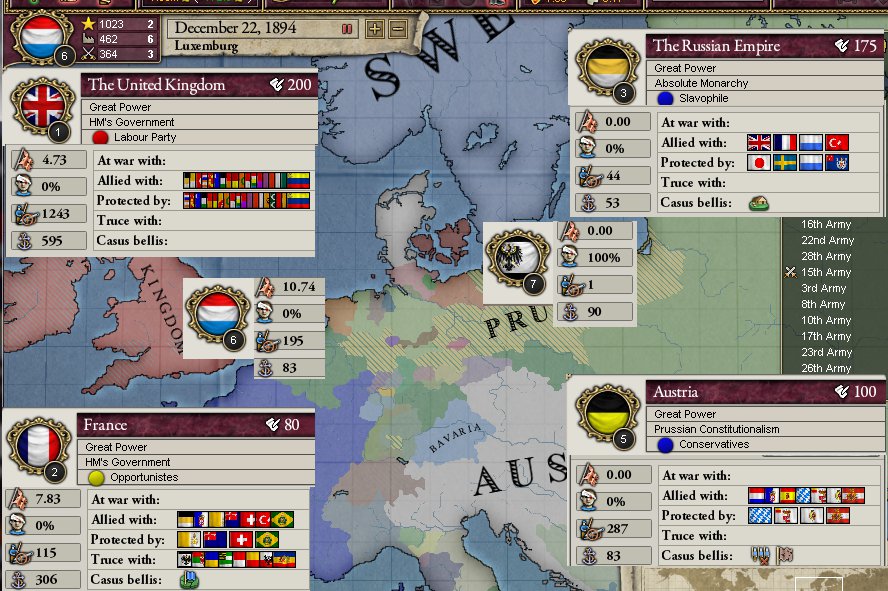Decrease game speed with the minus button
Screen dimensions: 888x591
point(397,29)
